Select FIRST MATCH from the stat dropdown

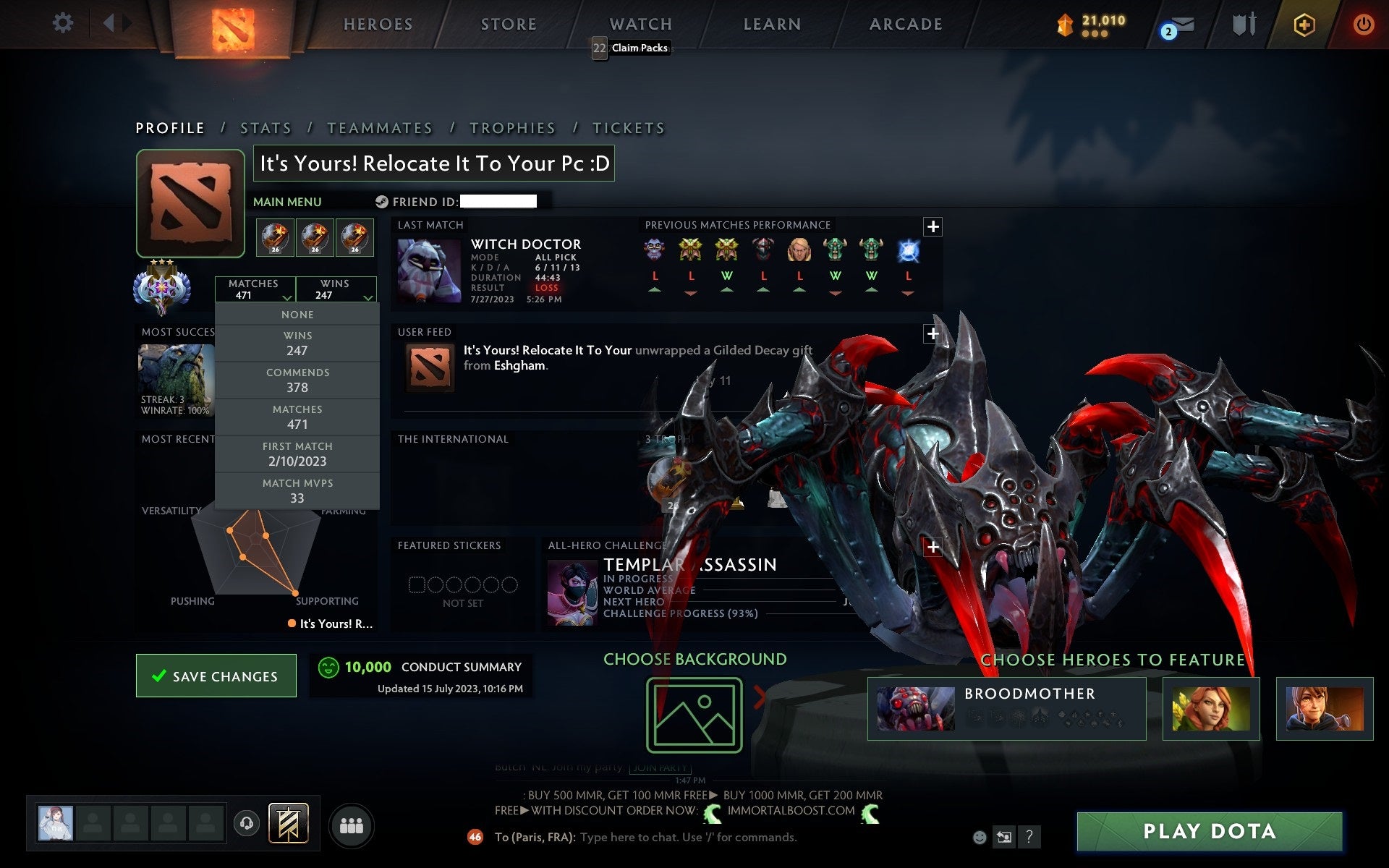pos(298,454)
